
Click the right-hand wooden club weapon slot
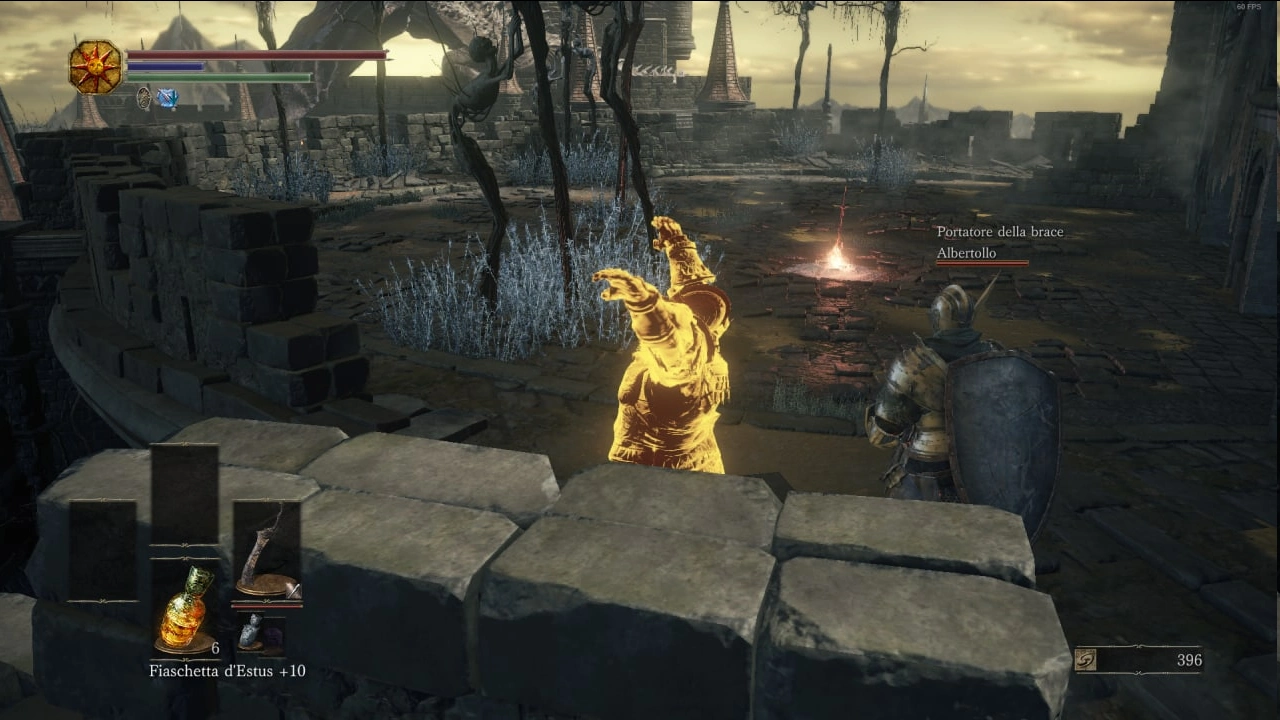[266, 551]
